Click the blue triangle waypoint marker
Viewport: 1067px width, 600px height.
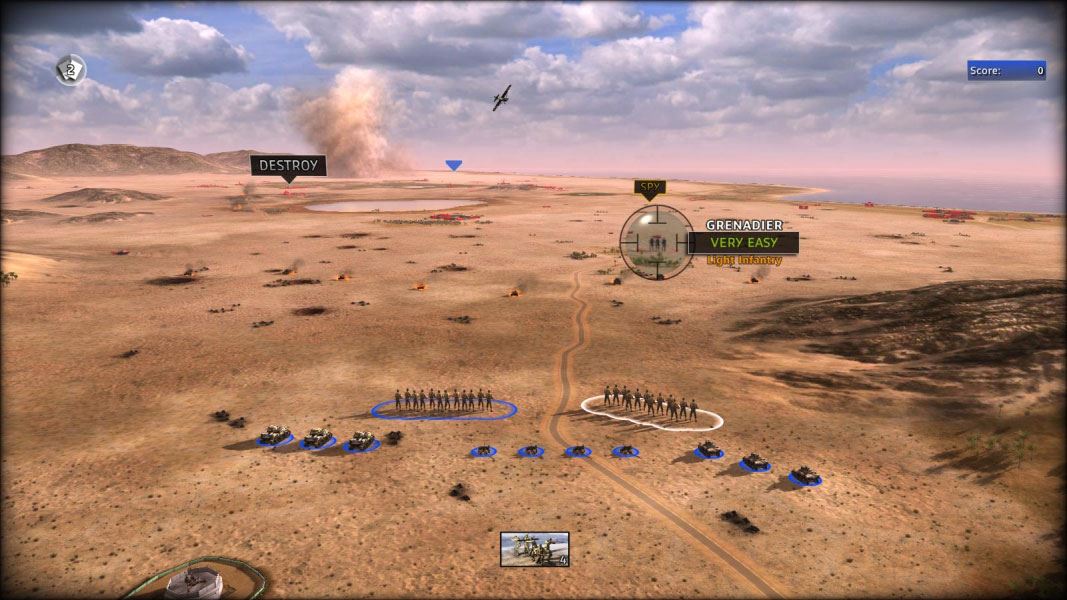(454, 165)
